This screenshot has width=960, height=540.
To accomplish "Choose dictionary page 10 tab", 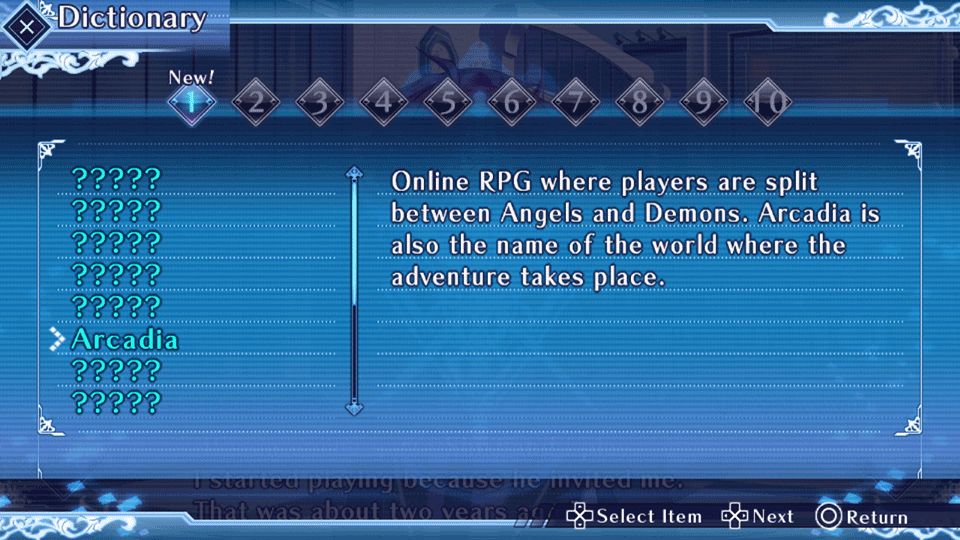I will tap(768, 102).
